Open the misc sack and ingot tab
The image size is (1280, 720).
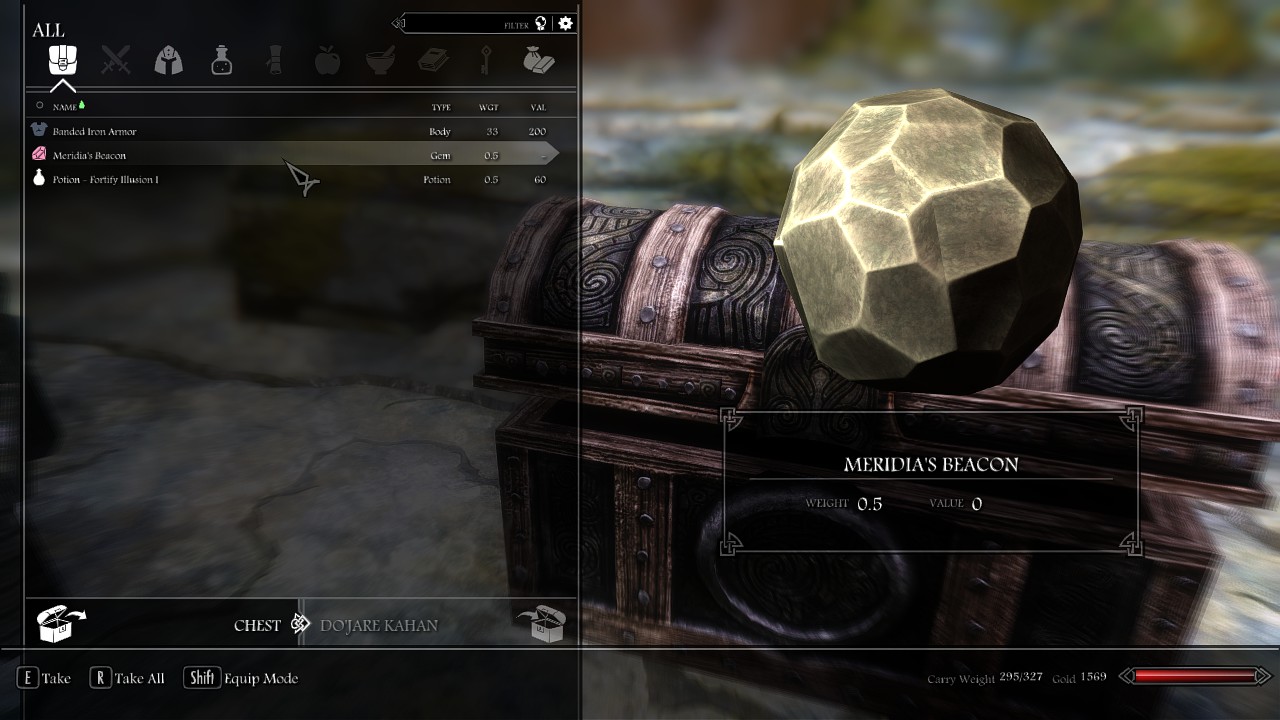coord(538,60)
